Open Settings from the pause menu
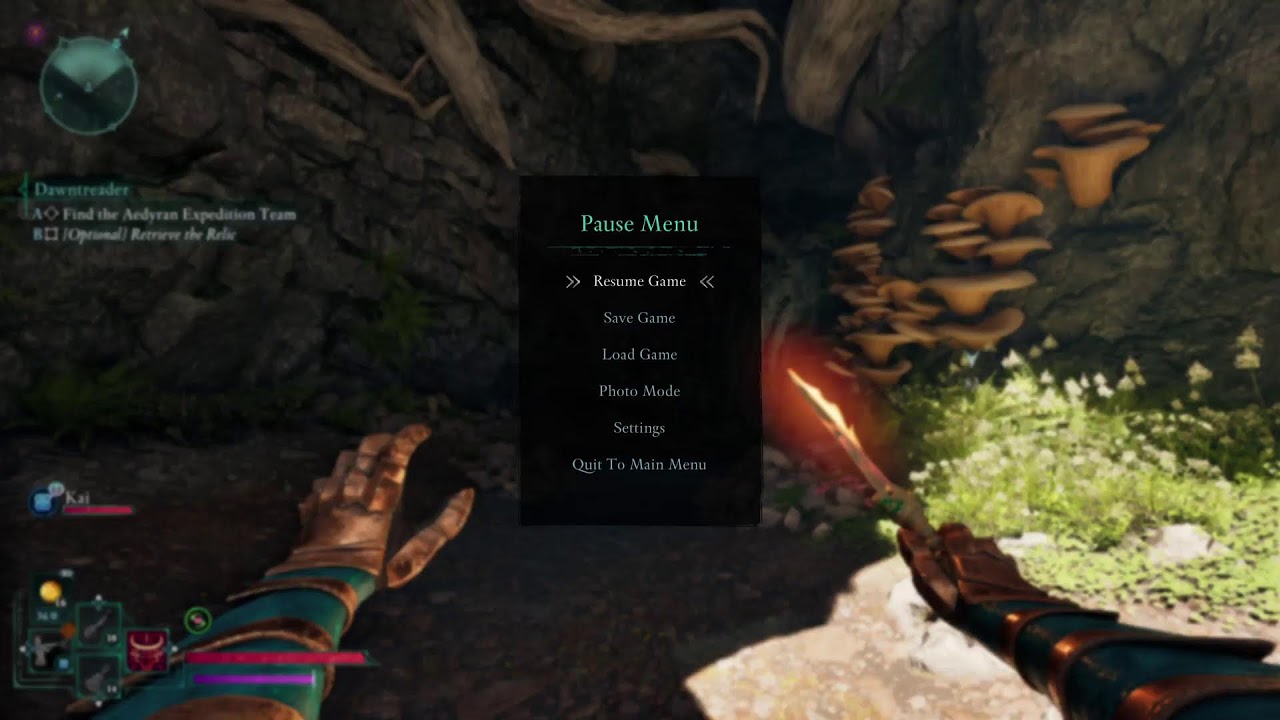This screenshot has height=720, width=1280. pos(639,428)
